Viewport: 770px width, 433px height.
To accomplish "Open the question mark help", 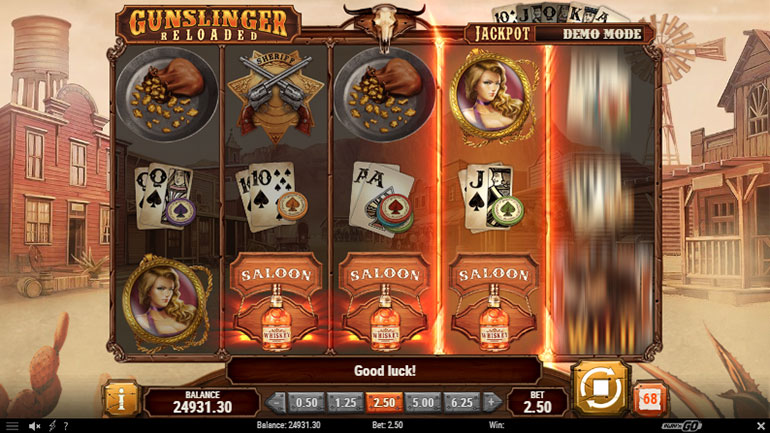I will point(65,426).
